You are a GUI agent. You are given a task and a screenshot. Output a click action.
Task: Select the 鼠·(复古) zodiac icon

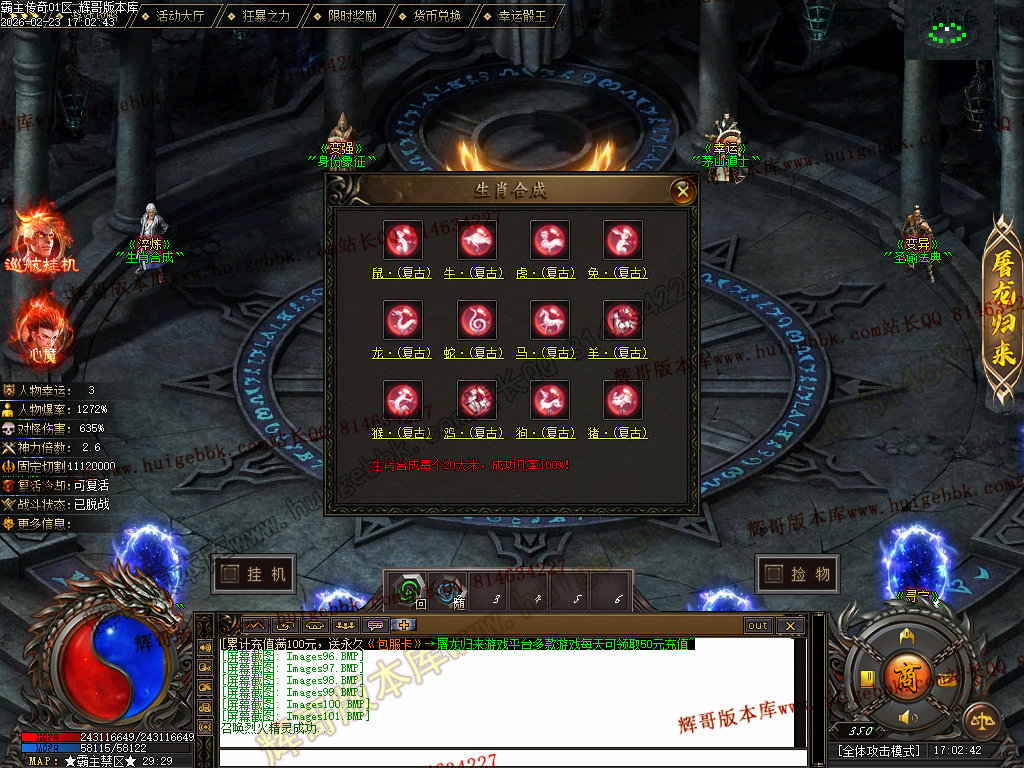pyautogui.click(x=404, y=241)
